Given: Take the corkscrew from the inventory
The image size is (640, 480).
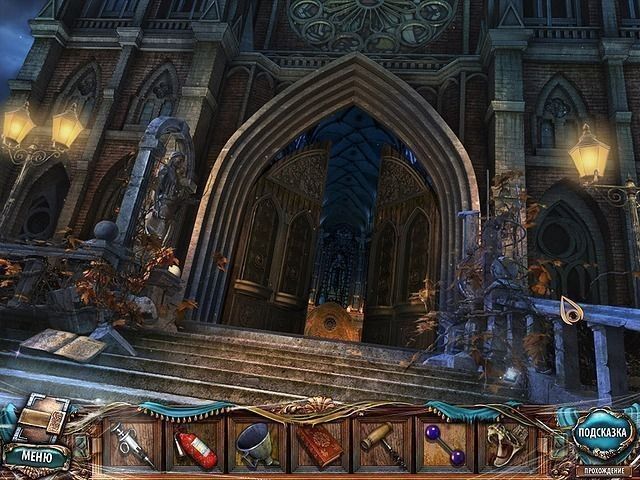Looking at the screenshot, I should [x=383, y=444].
